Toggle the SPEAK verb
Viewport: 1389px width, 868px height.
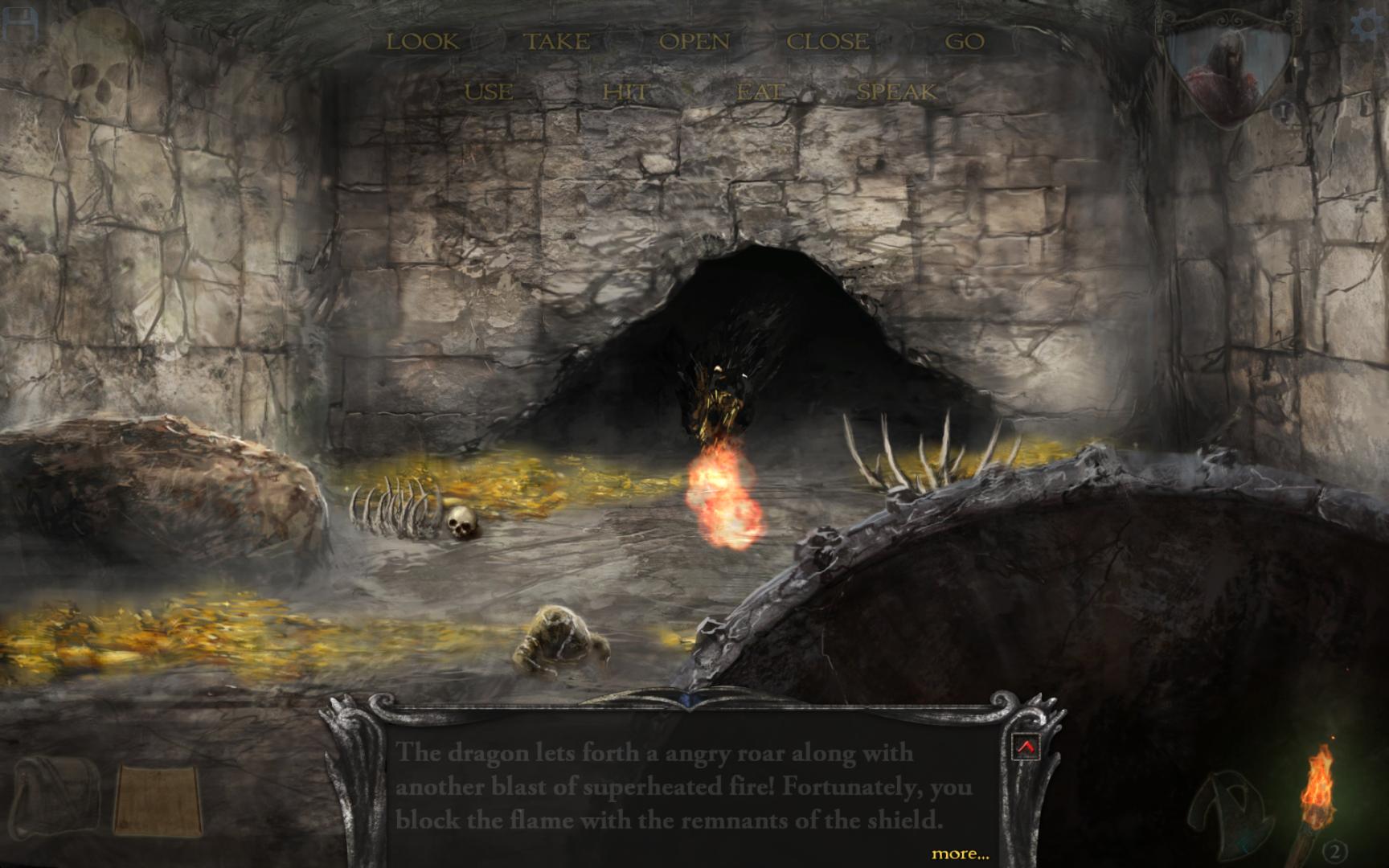pyautogui.click(x=898, y=91)
